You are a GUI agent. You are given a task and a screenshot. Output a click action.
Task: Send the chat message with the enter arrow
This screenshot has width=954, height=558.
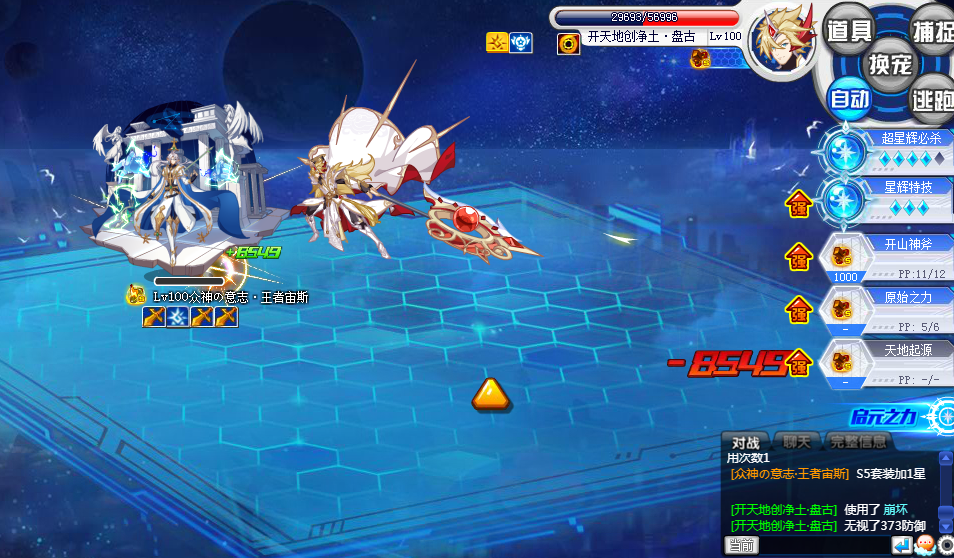[x=902, y=545]
